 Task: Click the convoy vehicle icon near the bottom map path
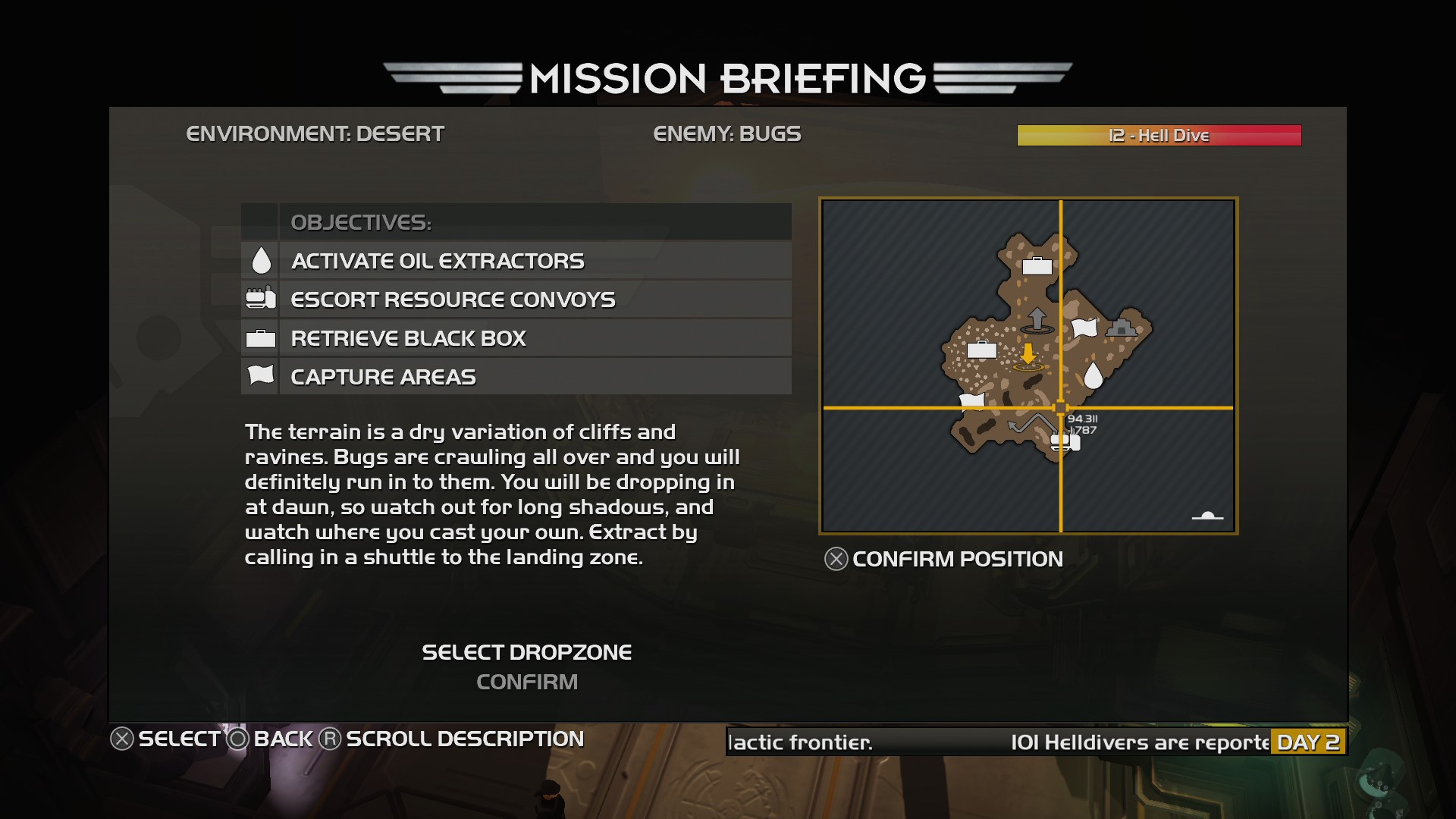tap(1065, 441)
